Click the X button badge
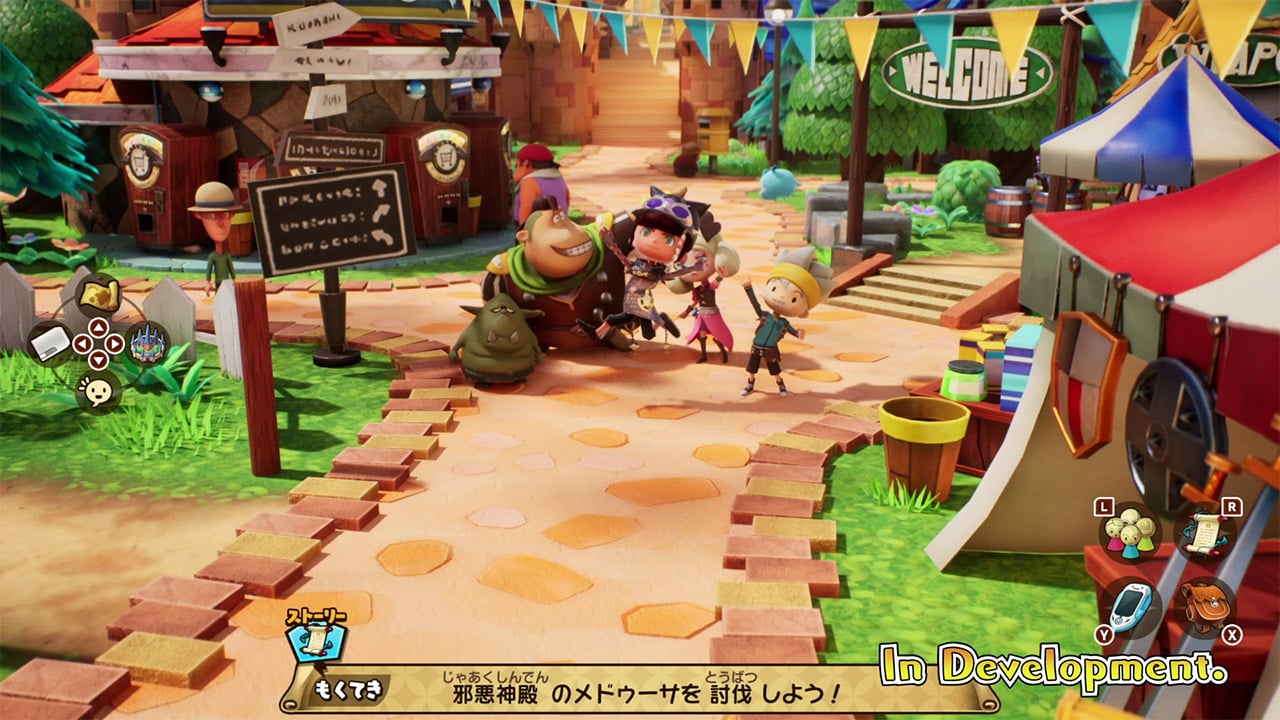 [x=1232, y=634]
